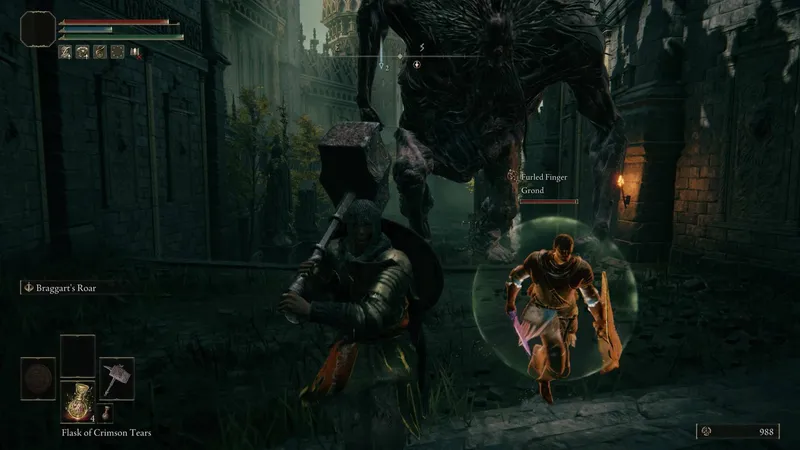Click the empty character emblem frame
Screen dimensions: 800x450
[x=38, y=30]
